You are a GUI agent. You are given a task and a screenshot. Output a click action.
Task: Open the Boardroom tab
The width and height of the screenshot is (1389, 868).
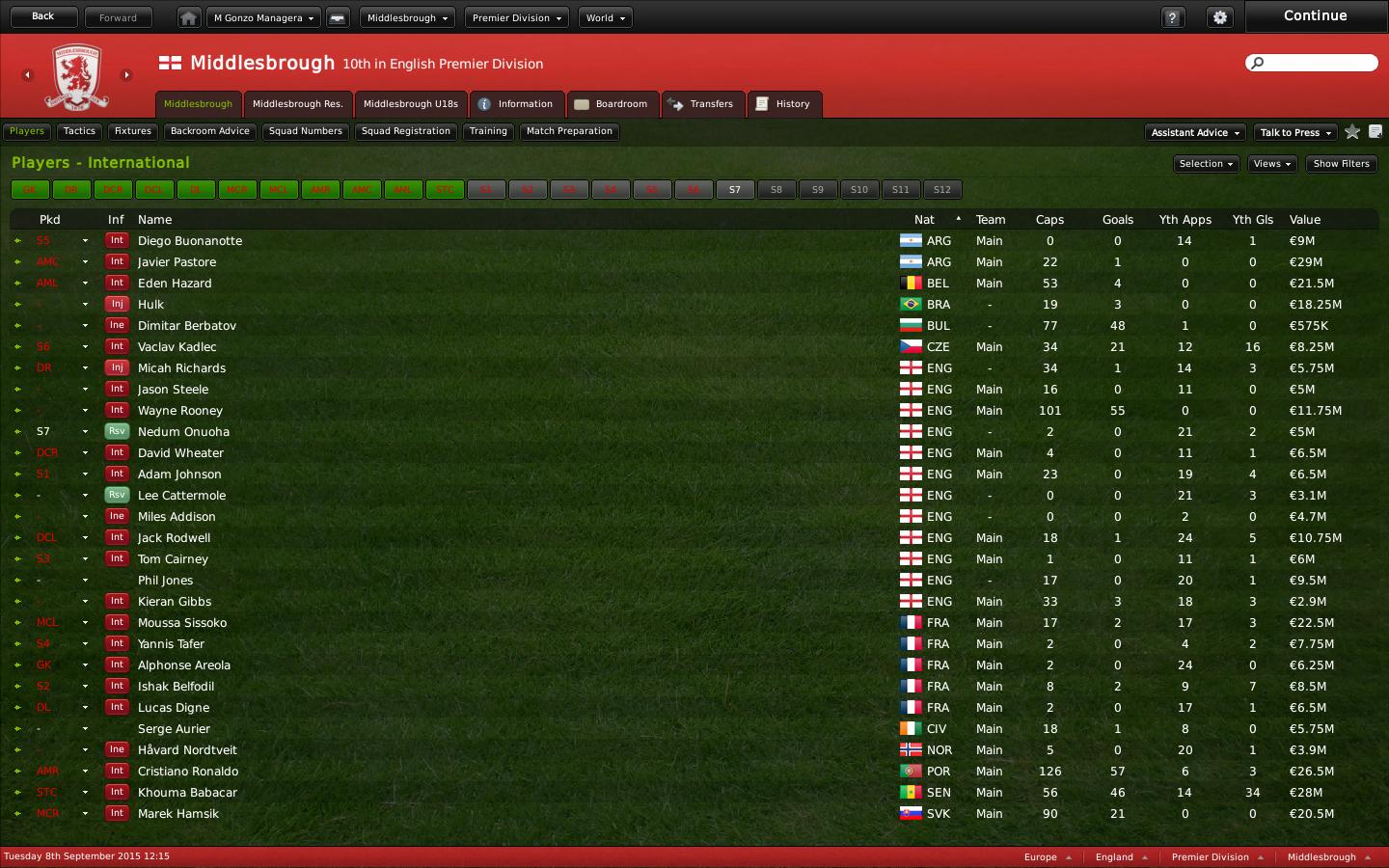click(x=612, y=104)
